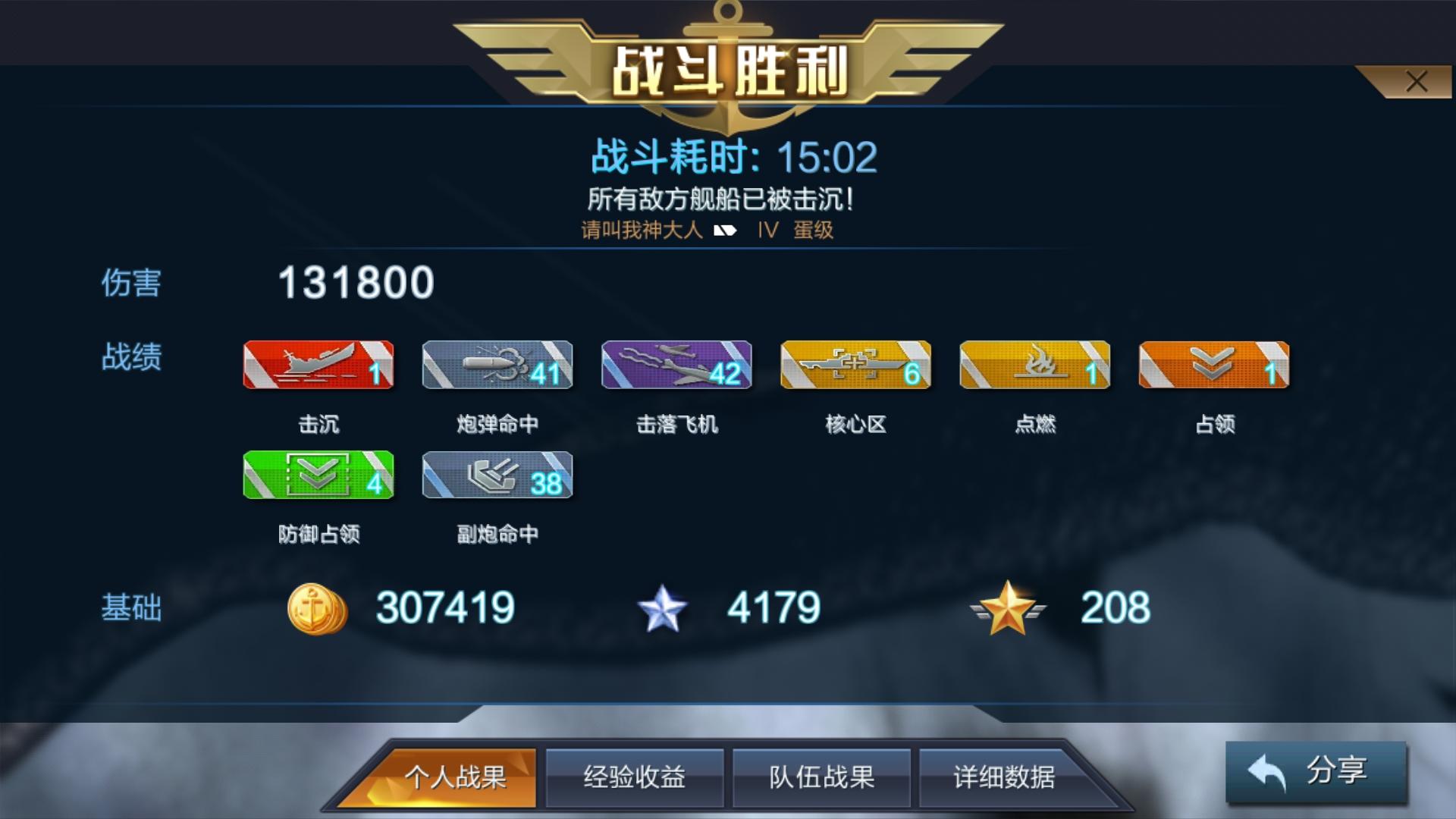Switch to the 经验收益 tab

tap(635, 777)
